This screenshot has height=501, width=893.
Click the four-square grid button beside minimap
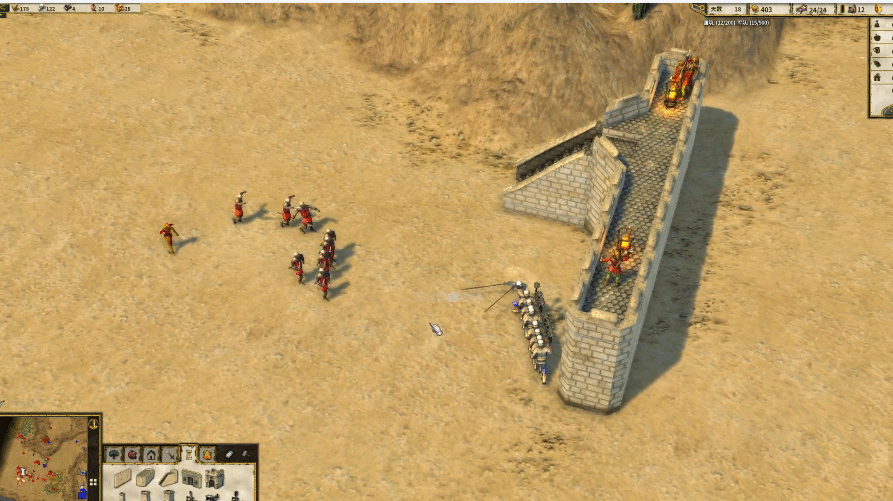tap(95, 482)
